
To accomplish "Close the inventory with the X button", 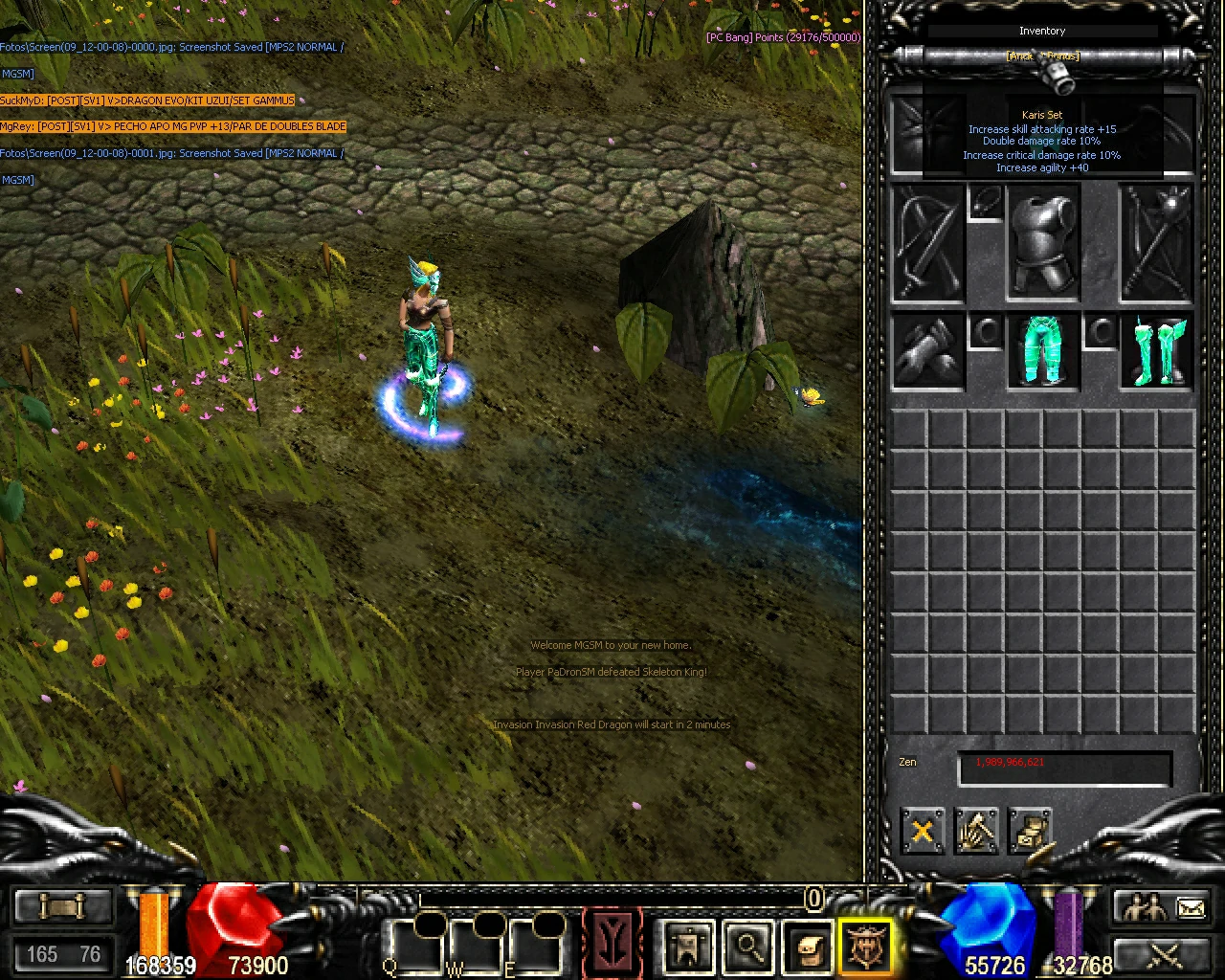I will point(922,831).
